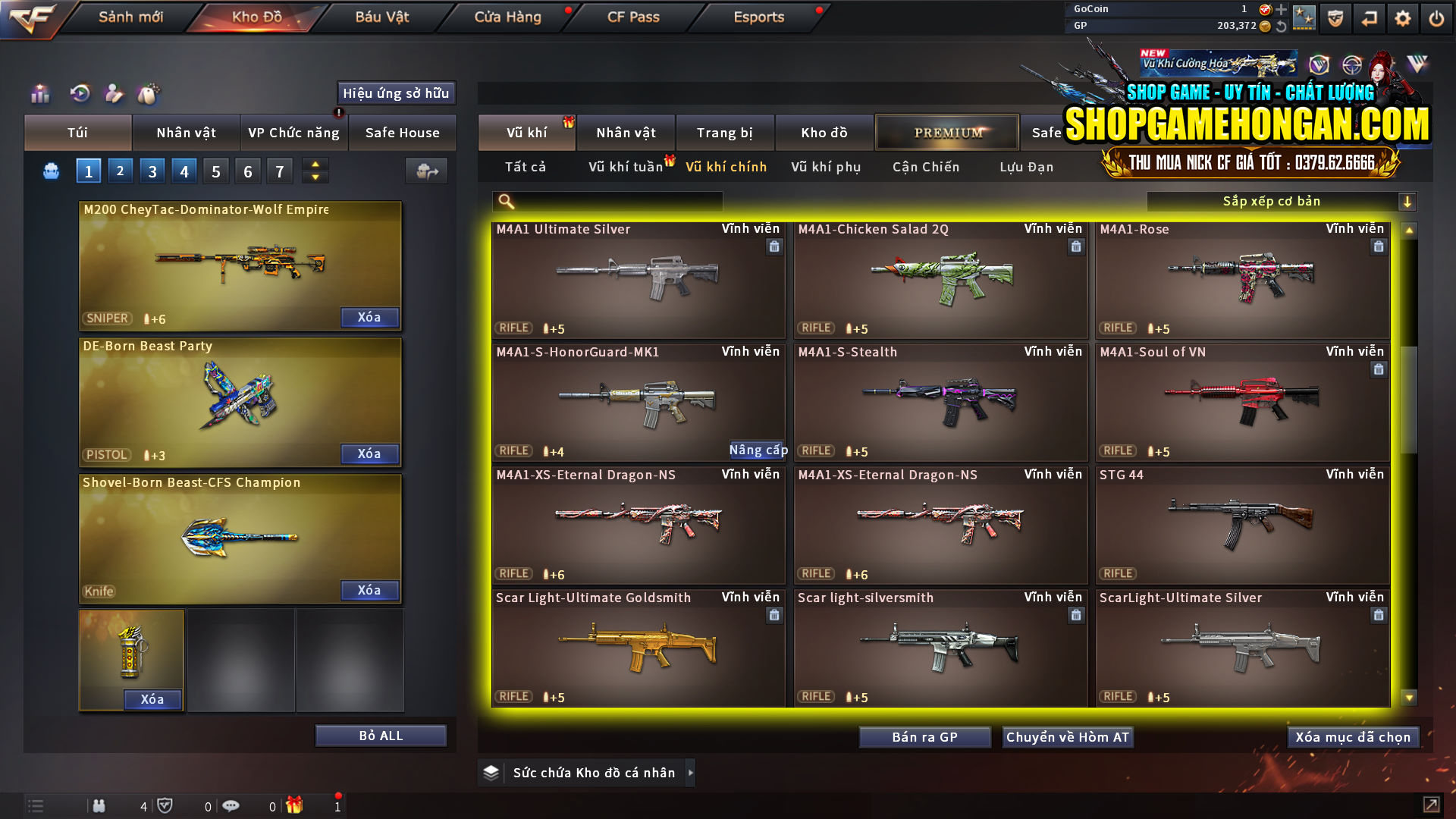Open game settings gear icon at top right
The image size is (1456, 819).
point(1404,17)
